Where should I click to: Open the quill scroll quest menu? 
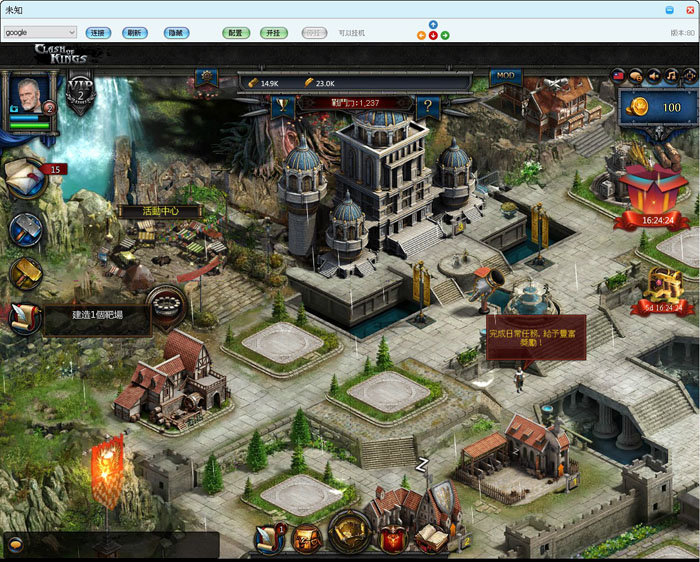(268, 538)
